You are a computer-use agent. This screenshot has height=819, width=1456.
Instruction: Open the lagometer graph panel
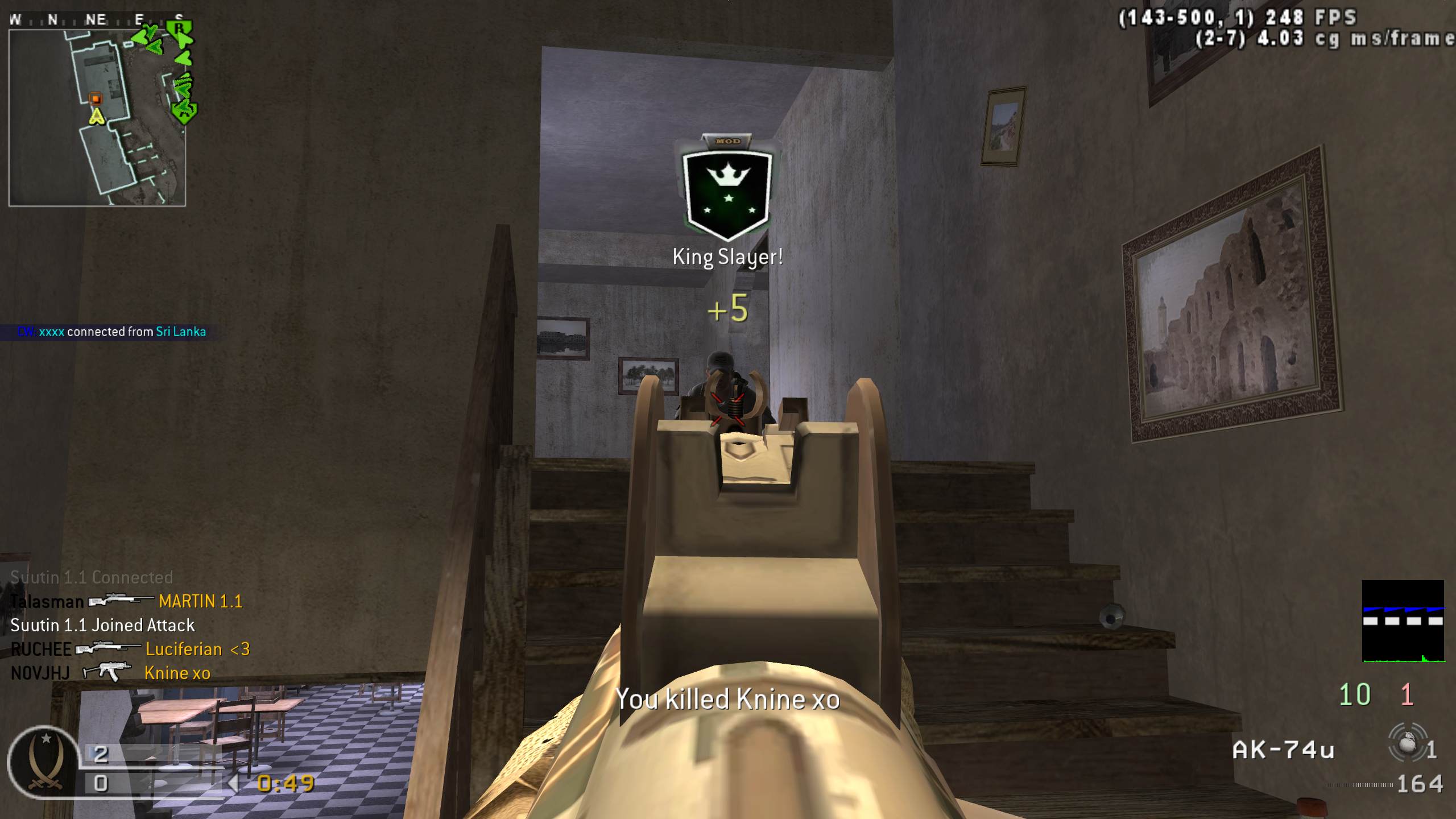[x=1403, y=621]
